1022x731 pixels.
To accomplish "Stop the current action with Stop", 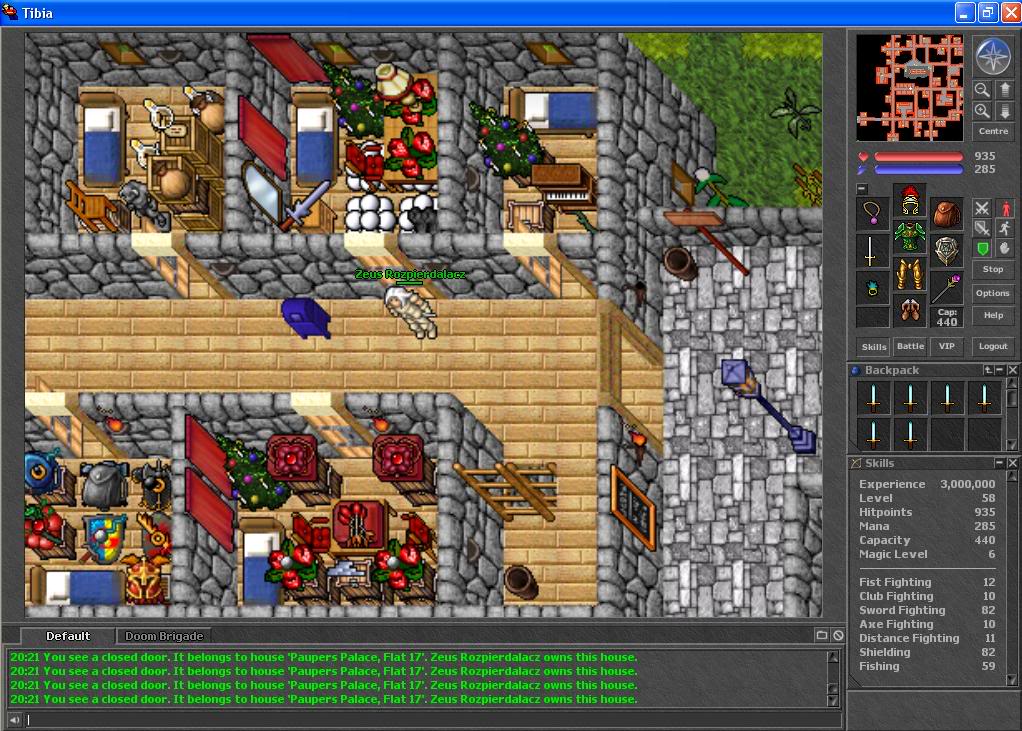I will point(992,269).
